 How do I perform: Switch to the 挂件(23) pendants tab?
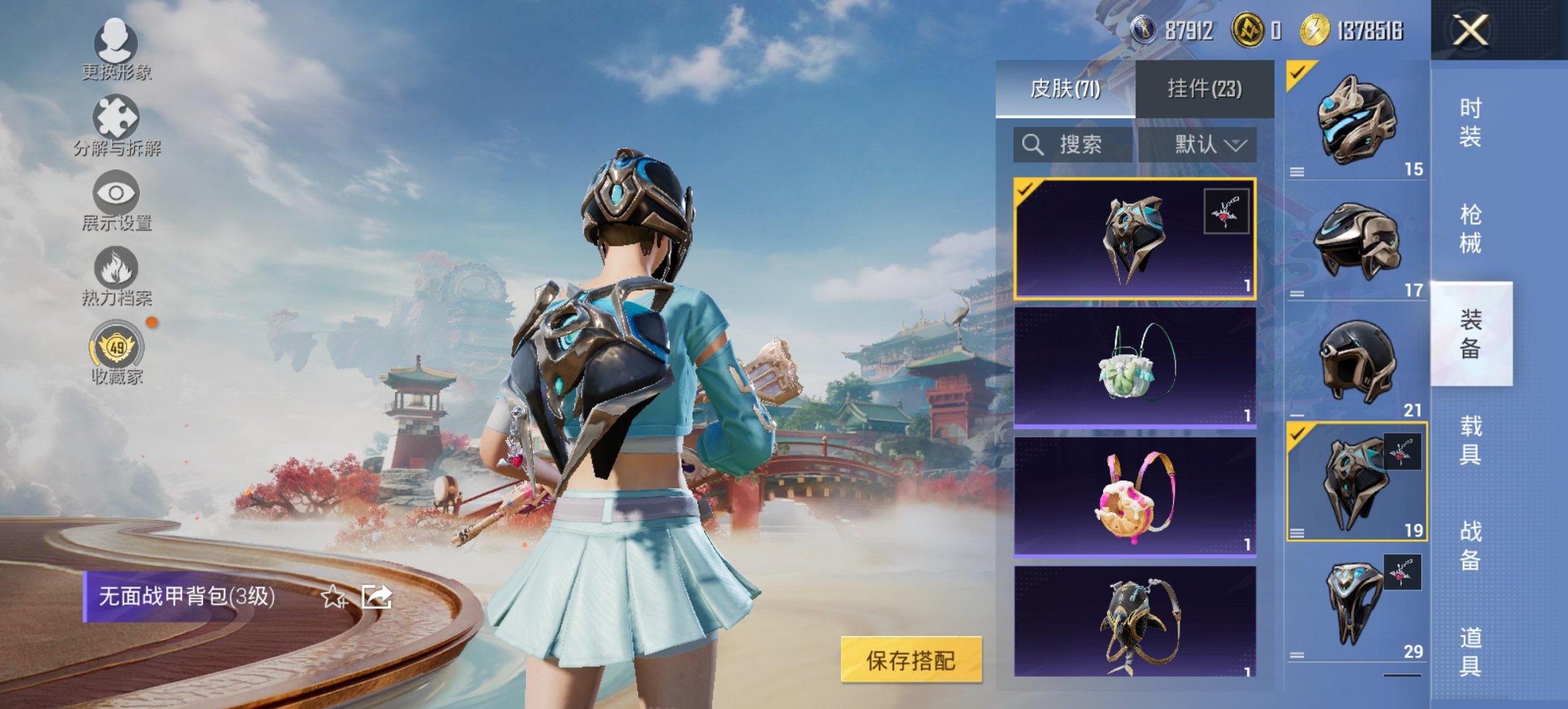point(1207,90)
